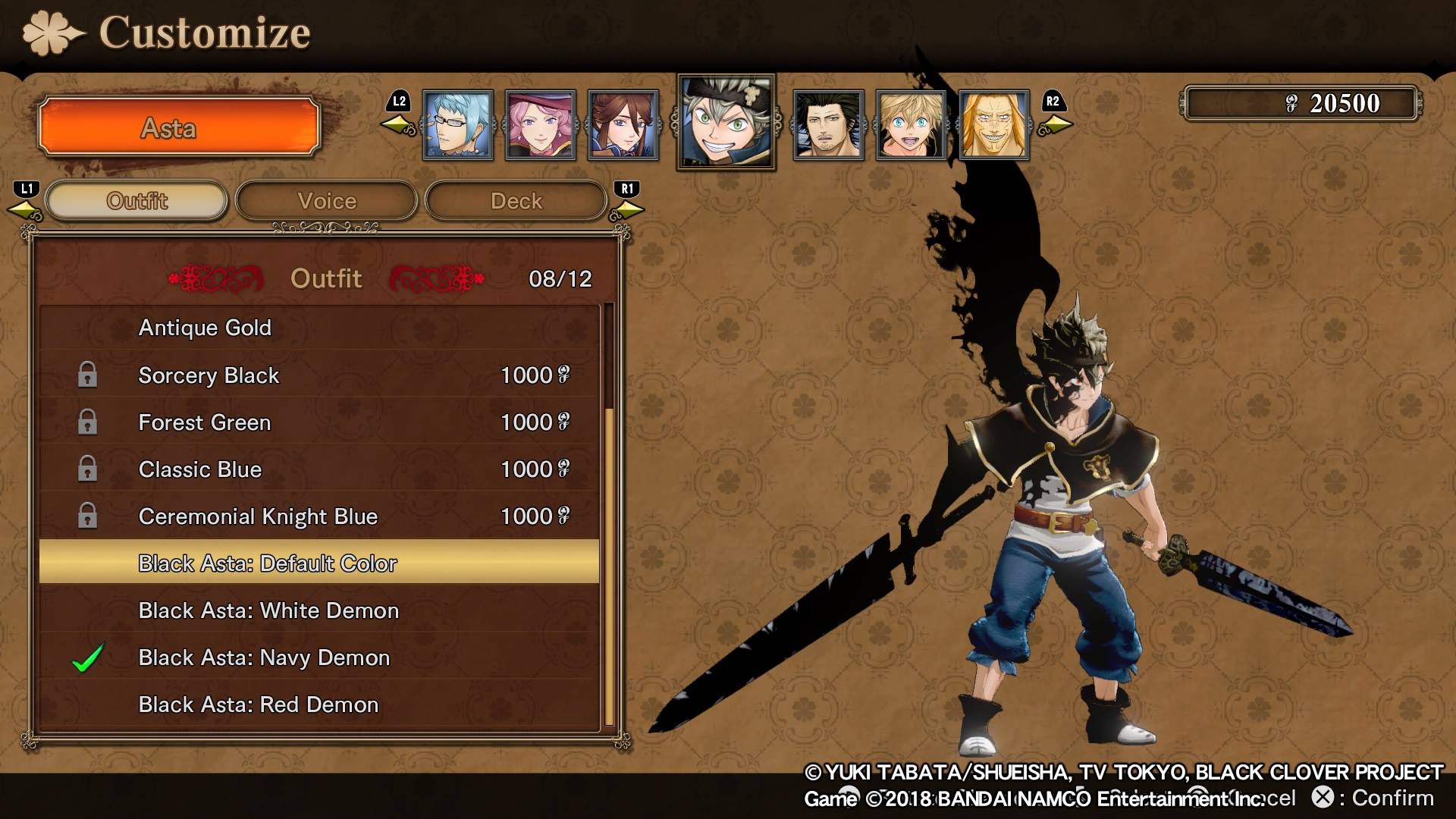Click the Asta character name banner

coord(179,127)
